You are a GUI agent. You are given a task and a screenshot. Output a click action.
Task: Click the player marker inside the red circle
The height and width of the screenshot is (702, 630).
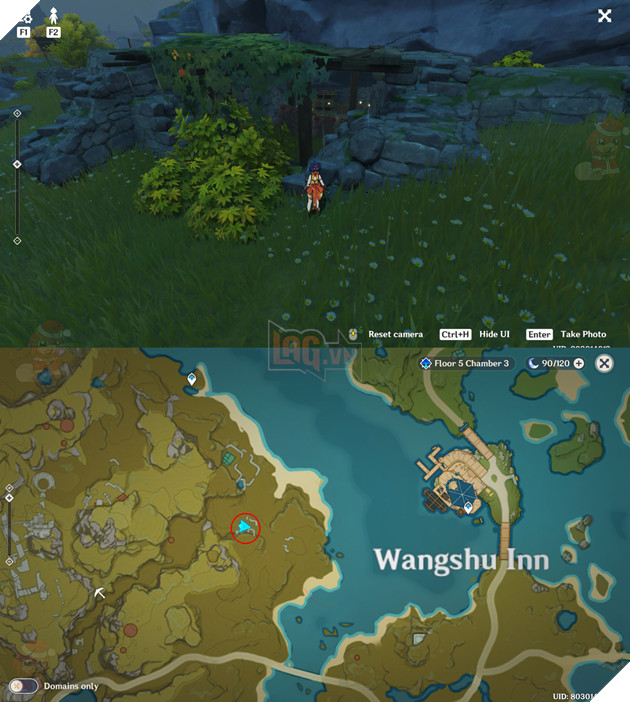coord(245,526)
